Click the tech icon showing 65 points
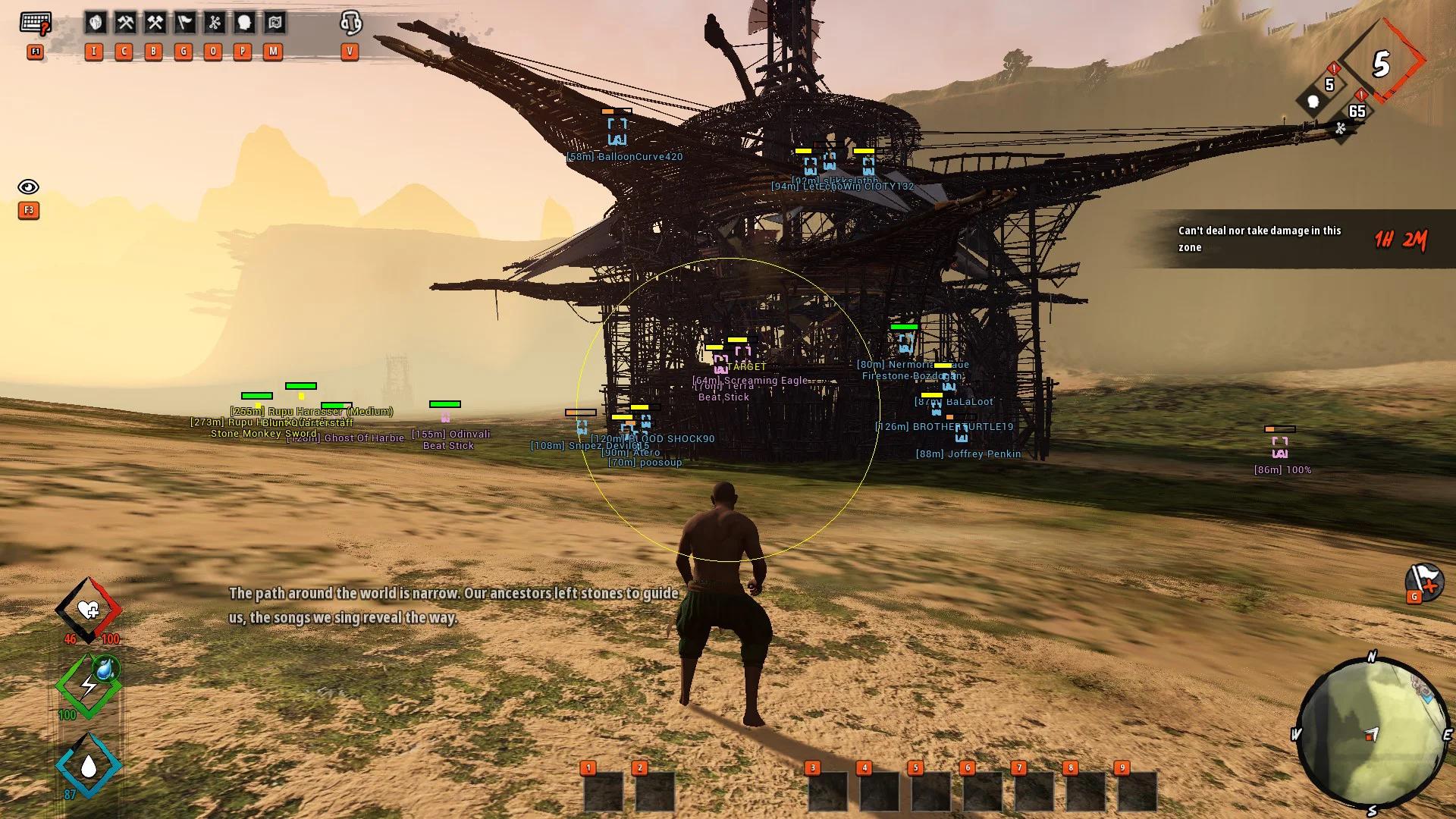The image size is (1456, 819). point(1341,127)
